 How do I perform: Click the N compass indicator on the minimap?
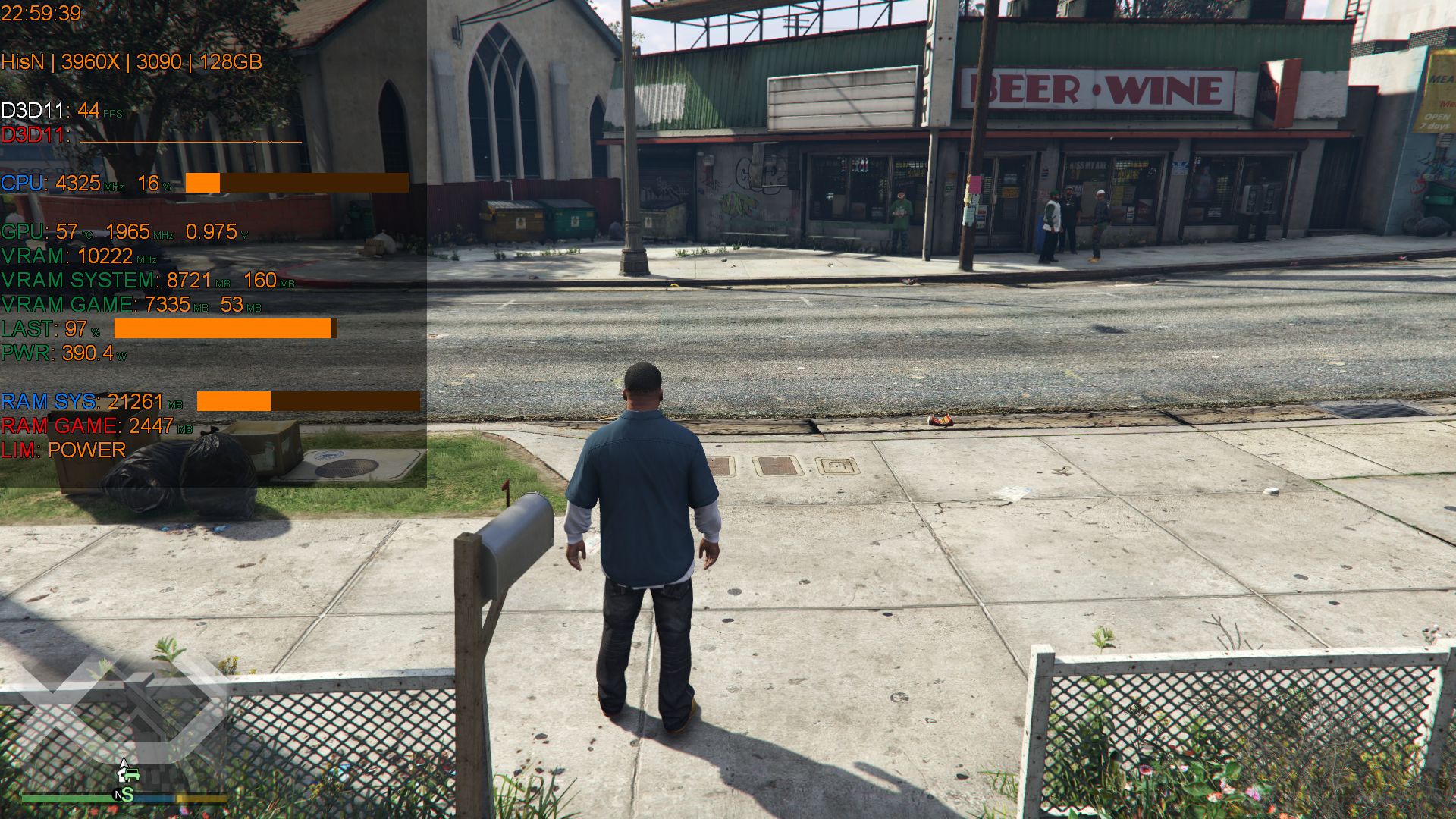[119, 795]
